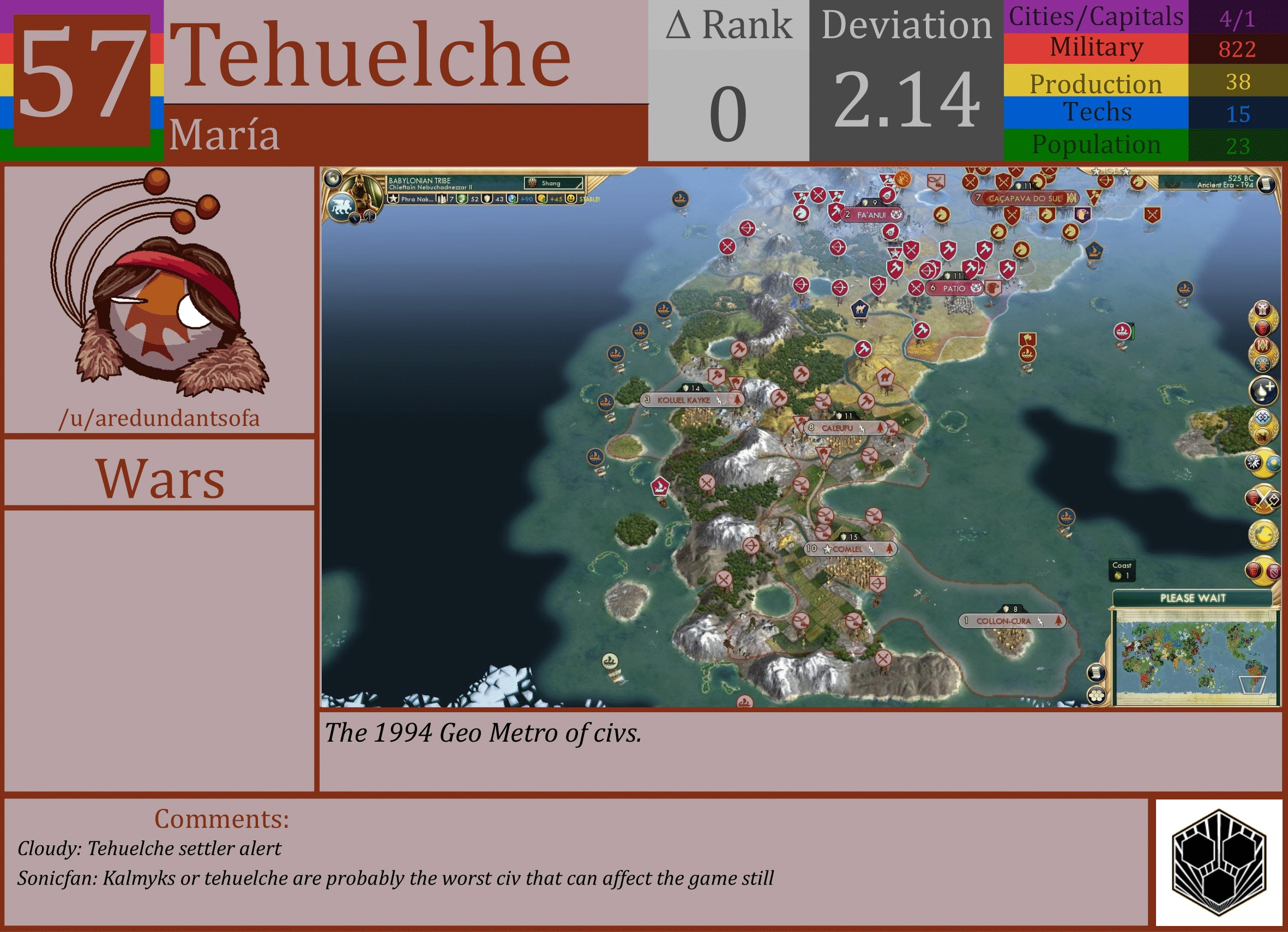Toggle the globe view button above the portrait

tap(334, 178)
